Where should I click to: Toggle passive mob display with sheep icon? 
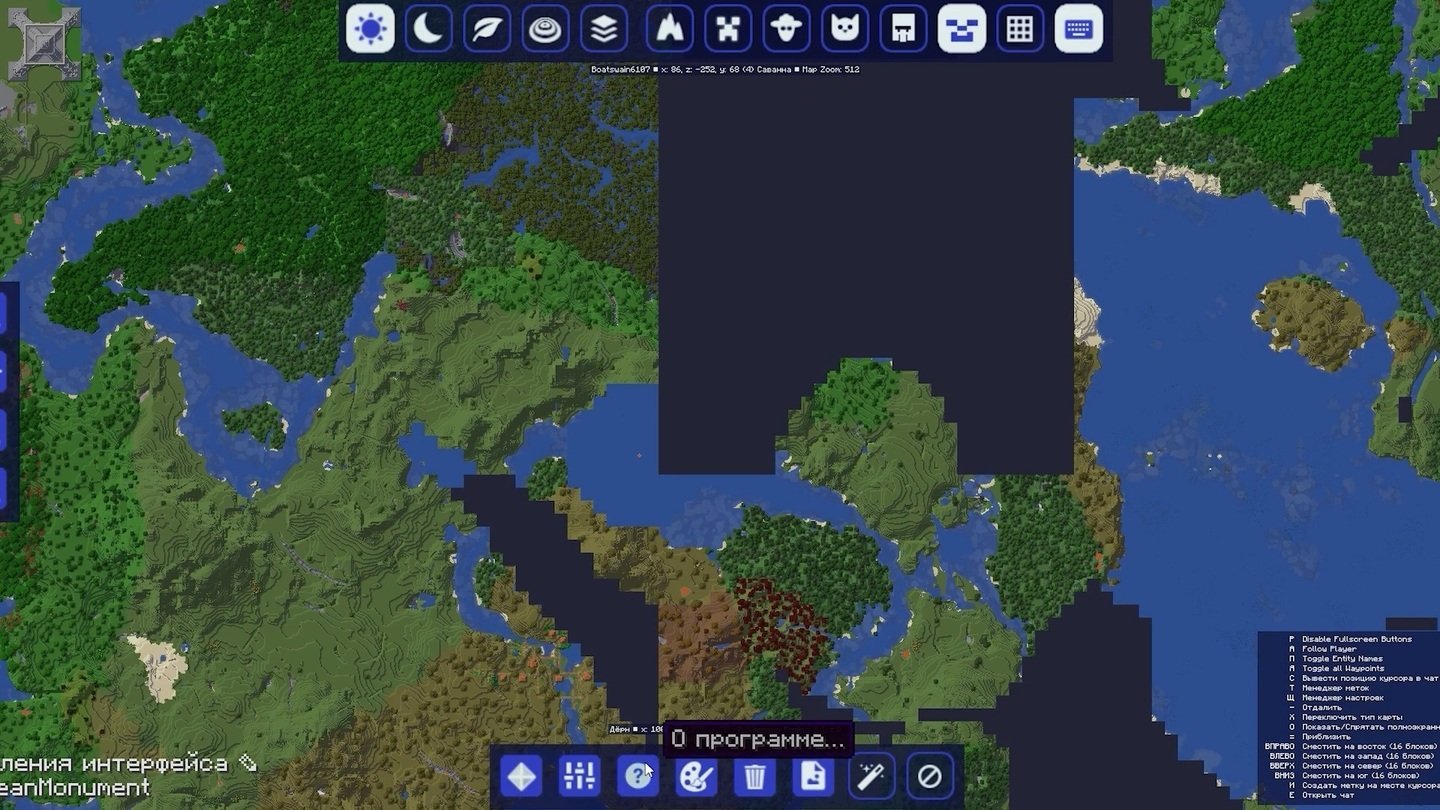tap(786, 29)
